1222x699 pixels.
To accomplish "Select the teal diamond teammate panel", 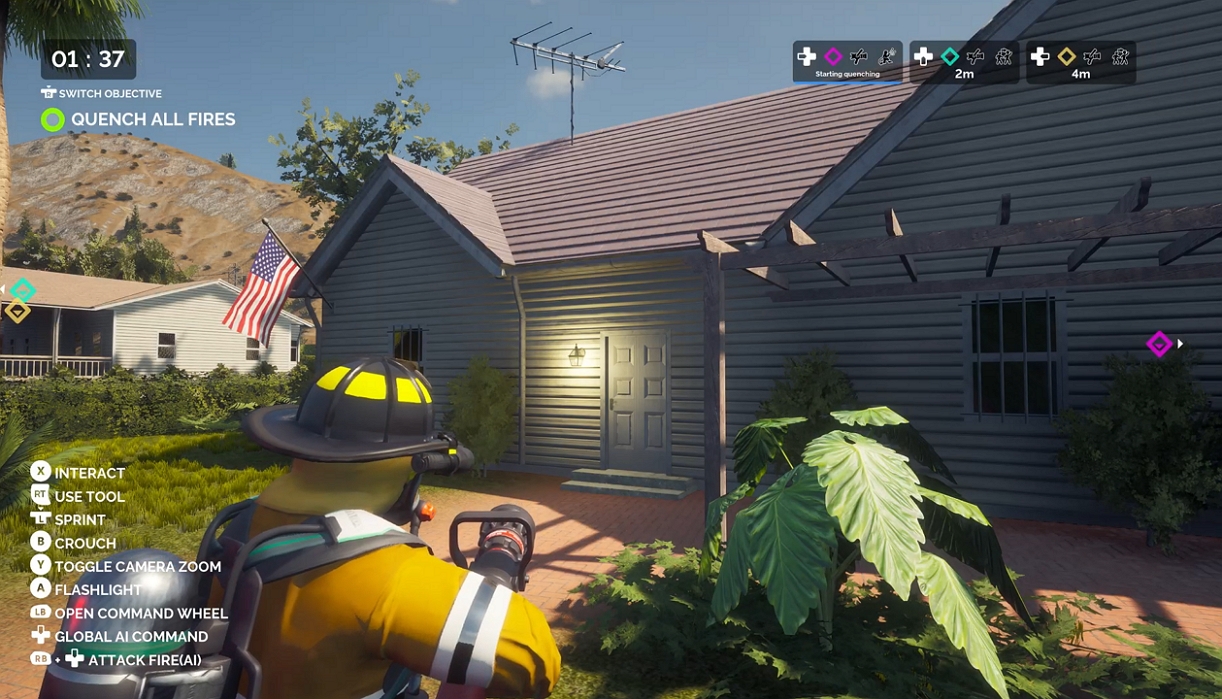I will 964,62.
